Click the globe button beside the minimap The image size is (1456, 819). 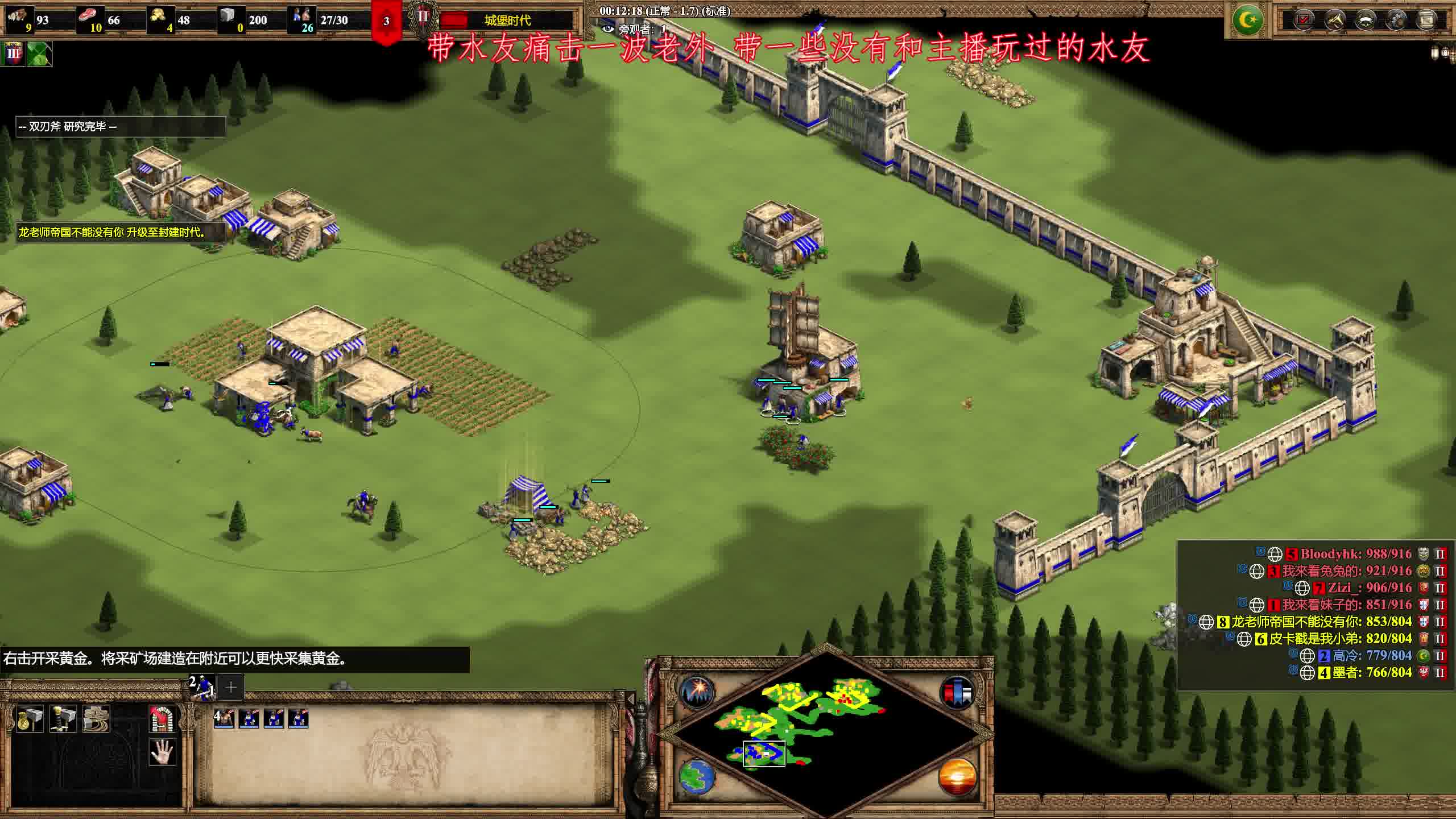[697, 776]
